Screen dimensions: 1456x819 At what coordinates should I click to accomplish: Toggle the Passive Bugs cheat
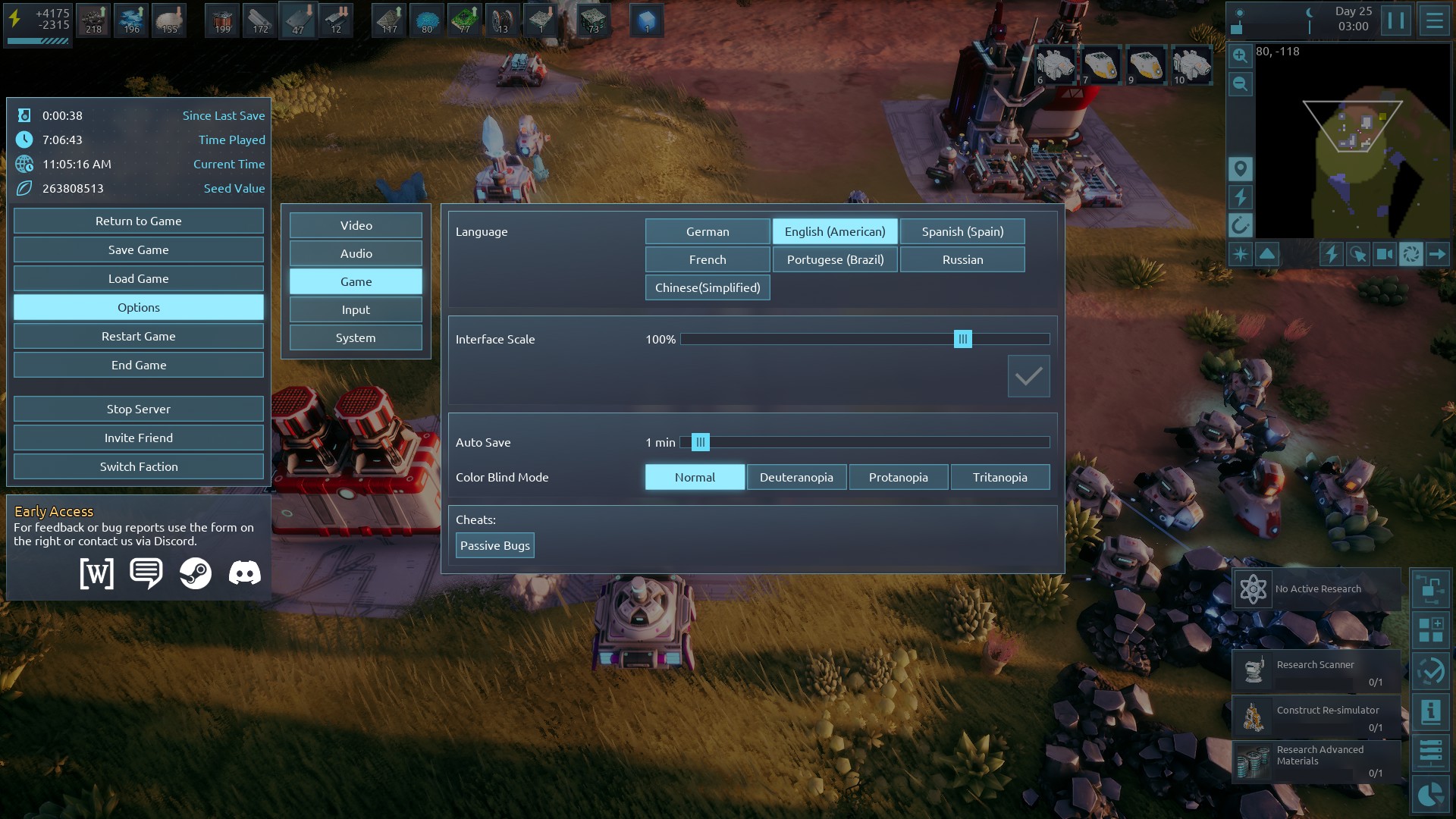pyautogui.click(x=494, y=545)
